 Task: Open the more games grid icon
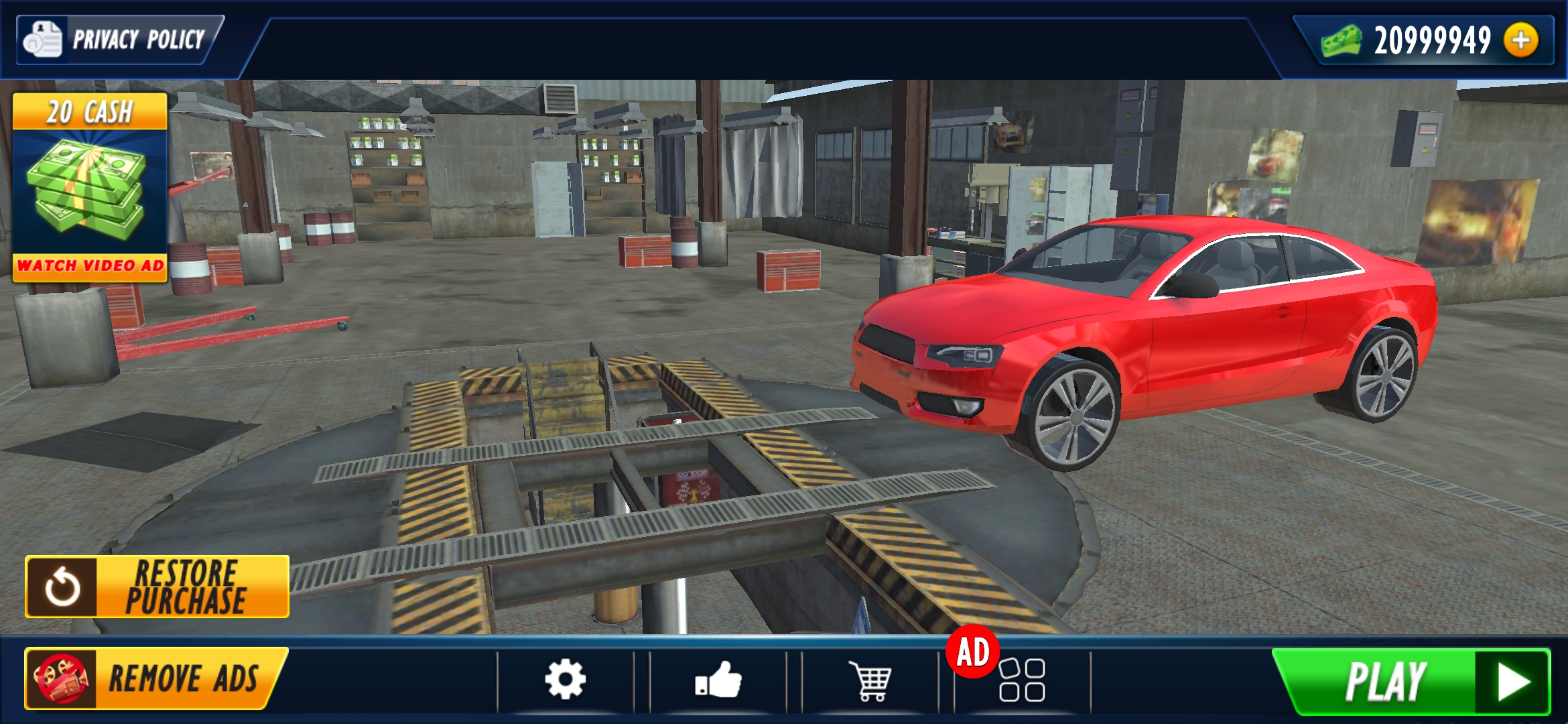(1021, 680)
